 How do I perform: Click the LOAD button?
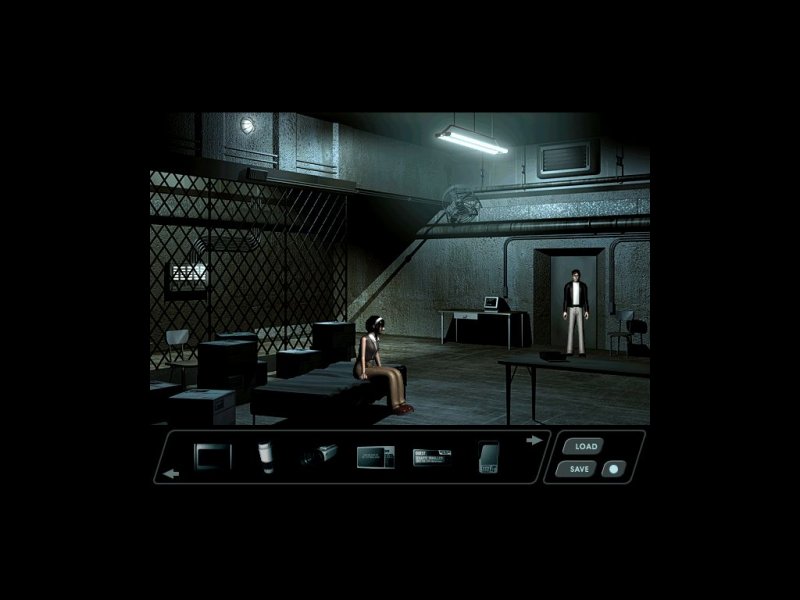(x=586, y=446)
